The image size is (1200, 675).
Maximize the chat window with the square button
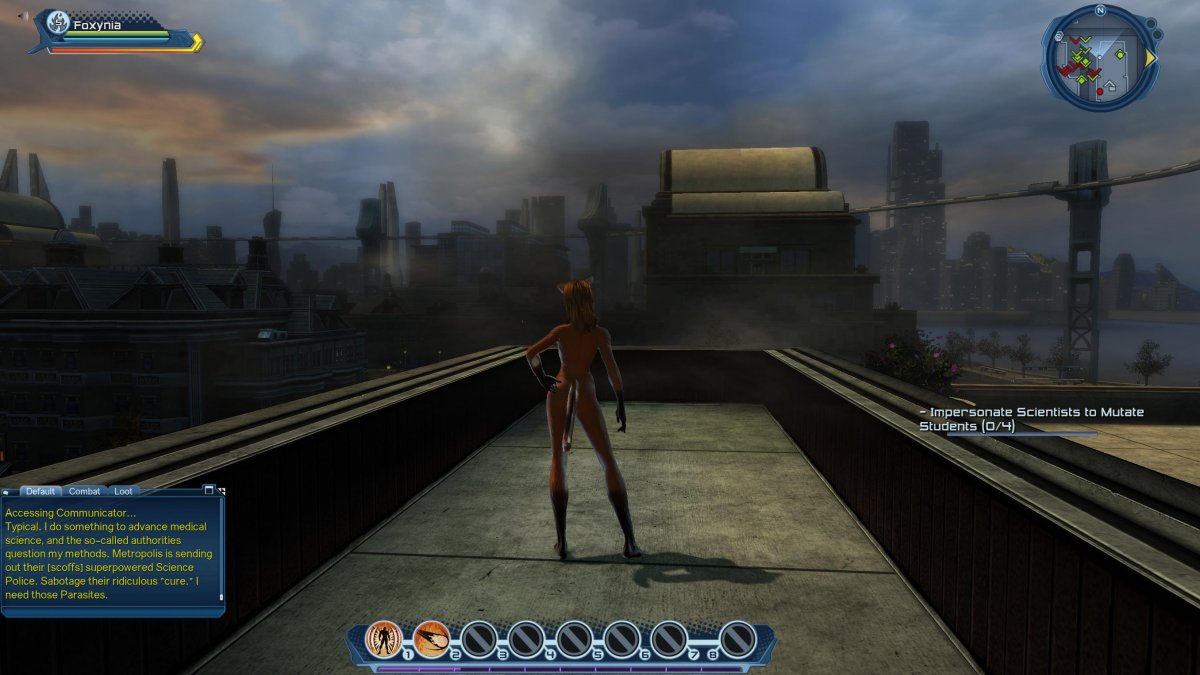click(x=209, y=490)
